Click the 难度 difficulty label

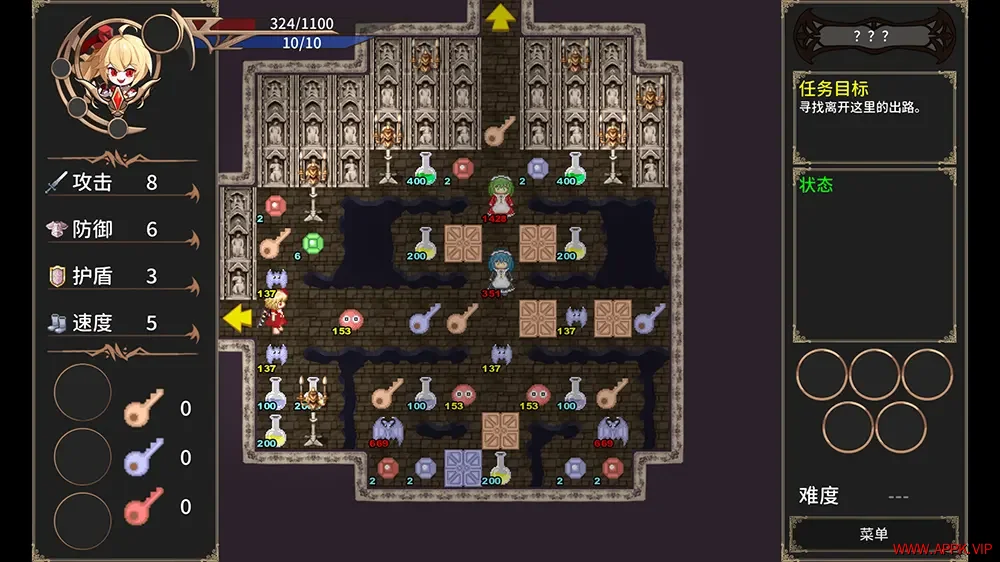point(819,496)
